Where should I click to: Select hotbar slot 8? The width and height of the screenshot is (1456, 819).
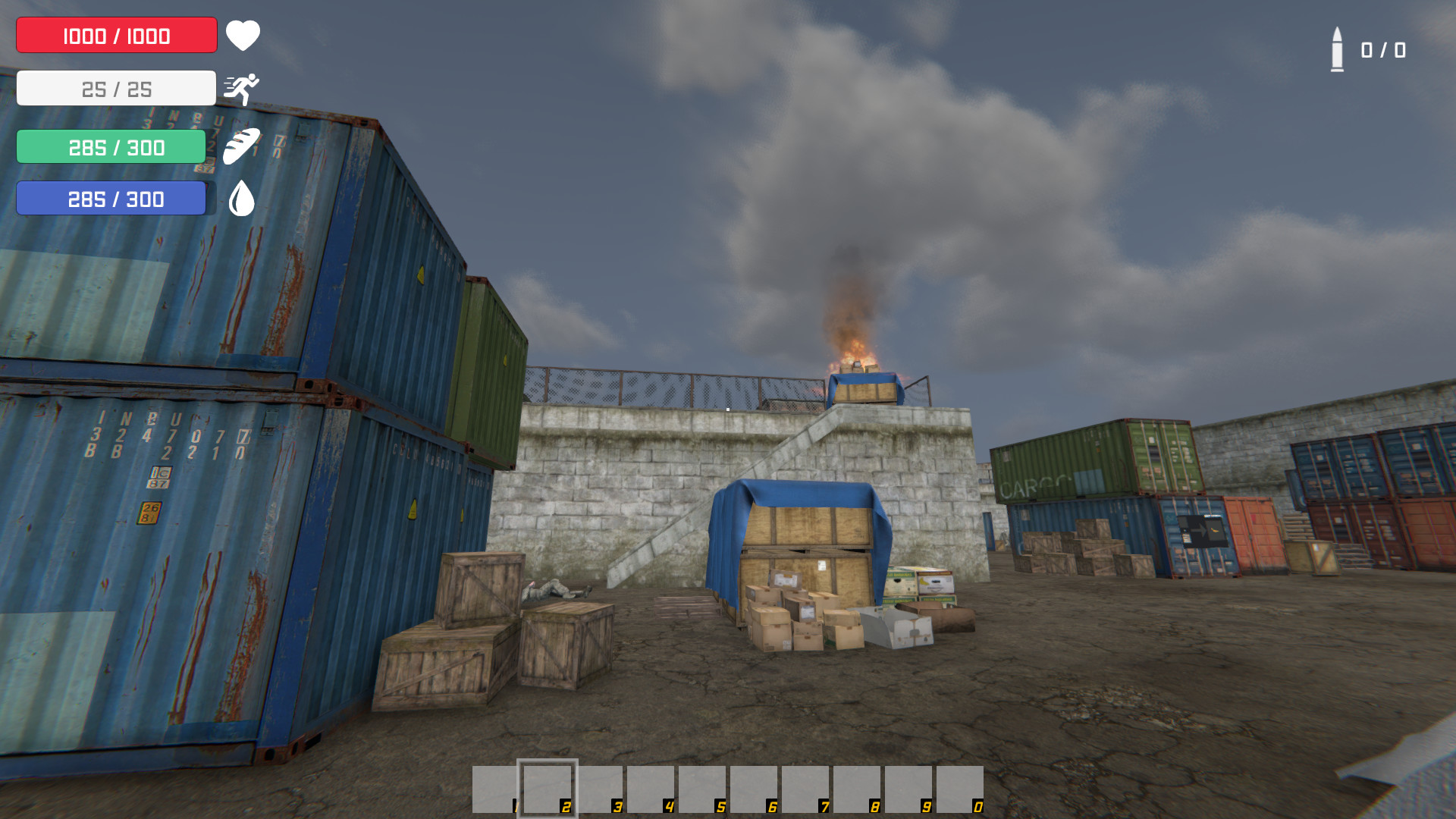[856, 792]
